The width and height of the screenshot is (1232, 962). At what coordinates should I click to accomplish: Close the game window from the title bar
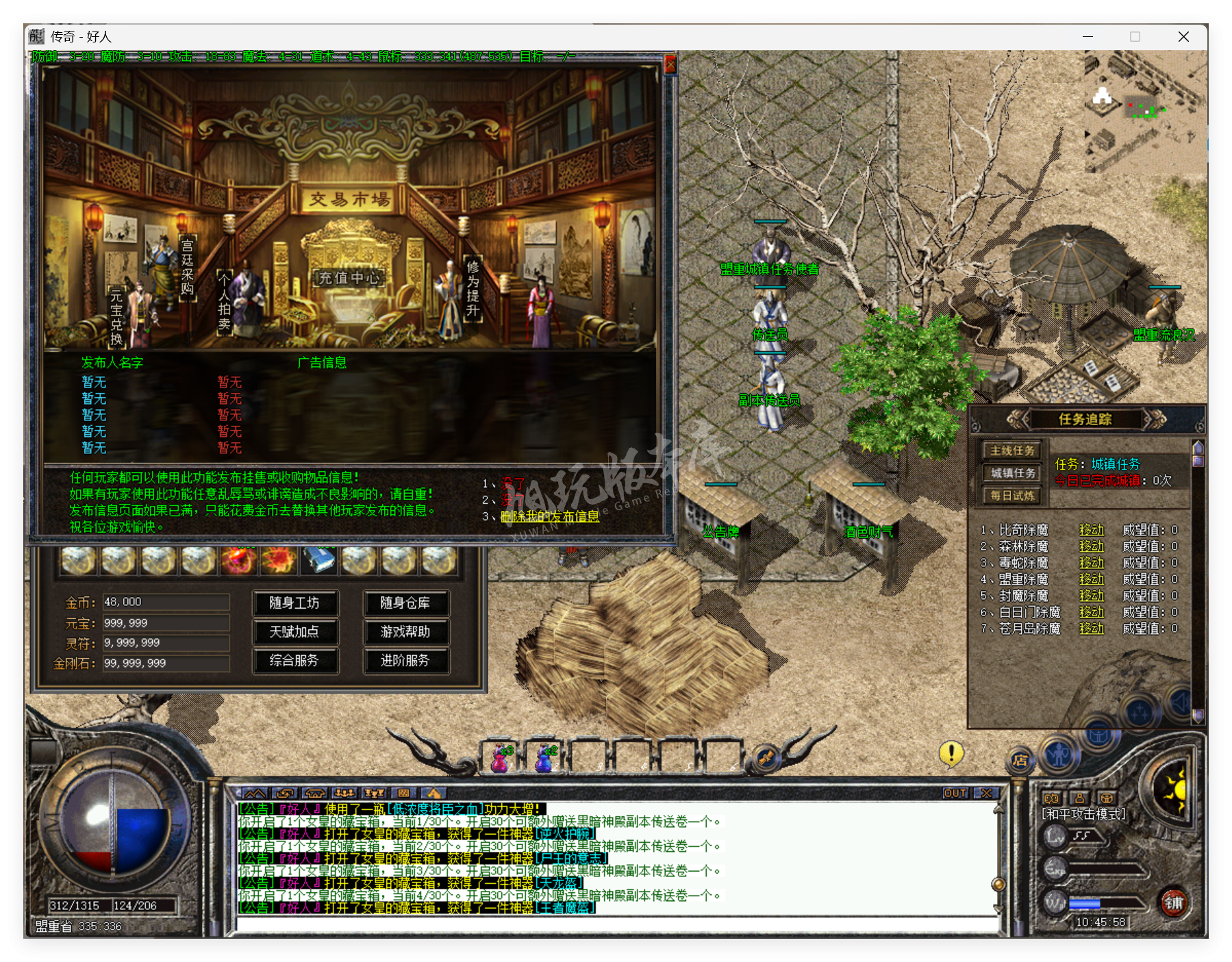pyautogui.click(x=1183, y=37)
